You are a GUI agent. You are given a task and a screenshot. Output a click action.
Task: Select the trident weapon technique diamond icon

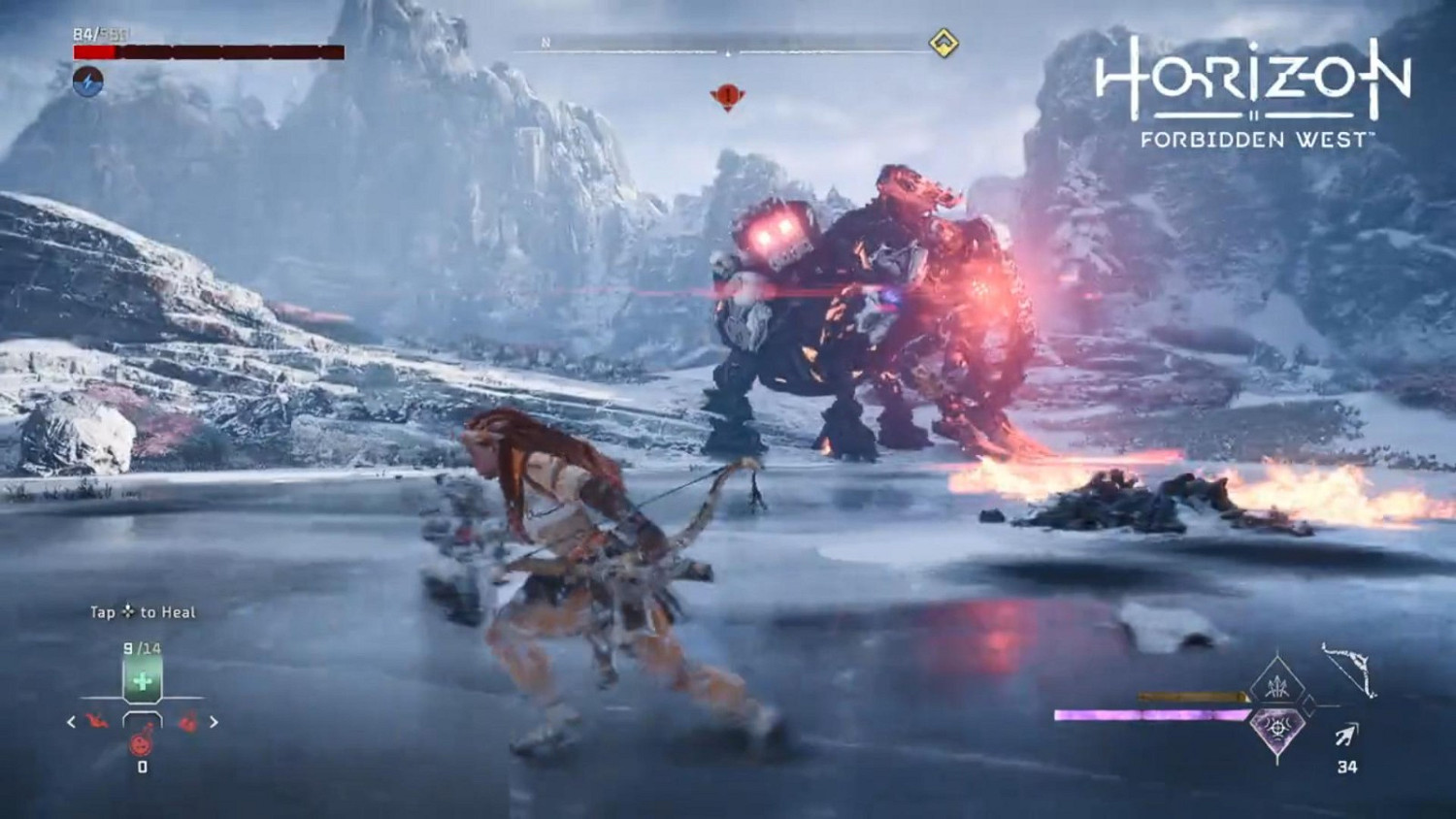(1278, 685)
